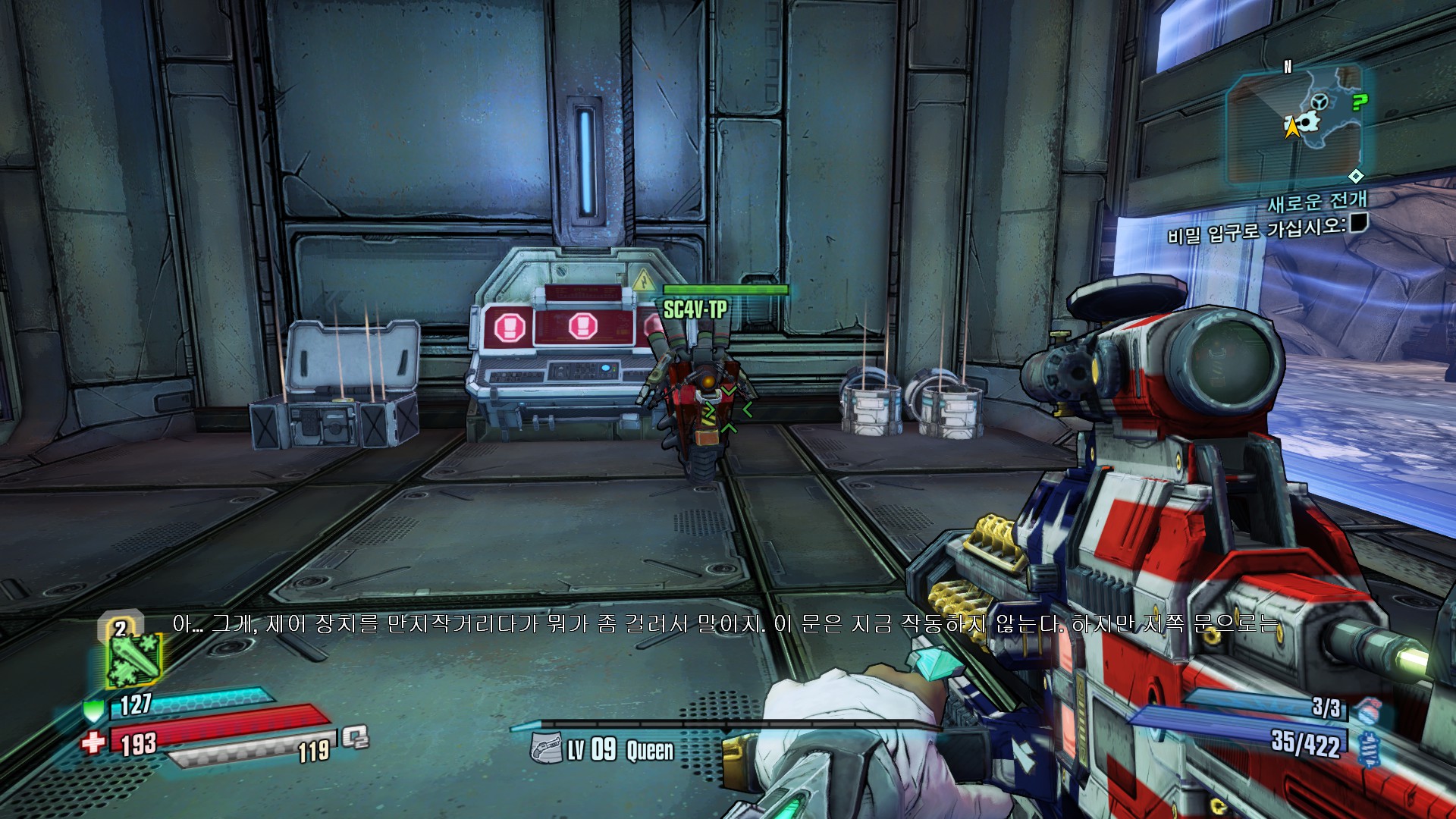Select the red health cross icon
Image resolution: width=1456 pixels, height=819 pixels.
tap(93, 742)
